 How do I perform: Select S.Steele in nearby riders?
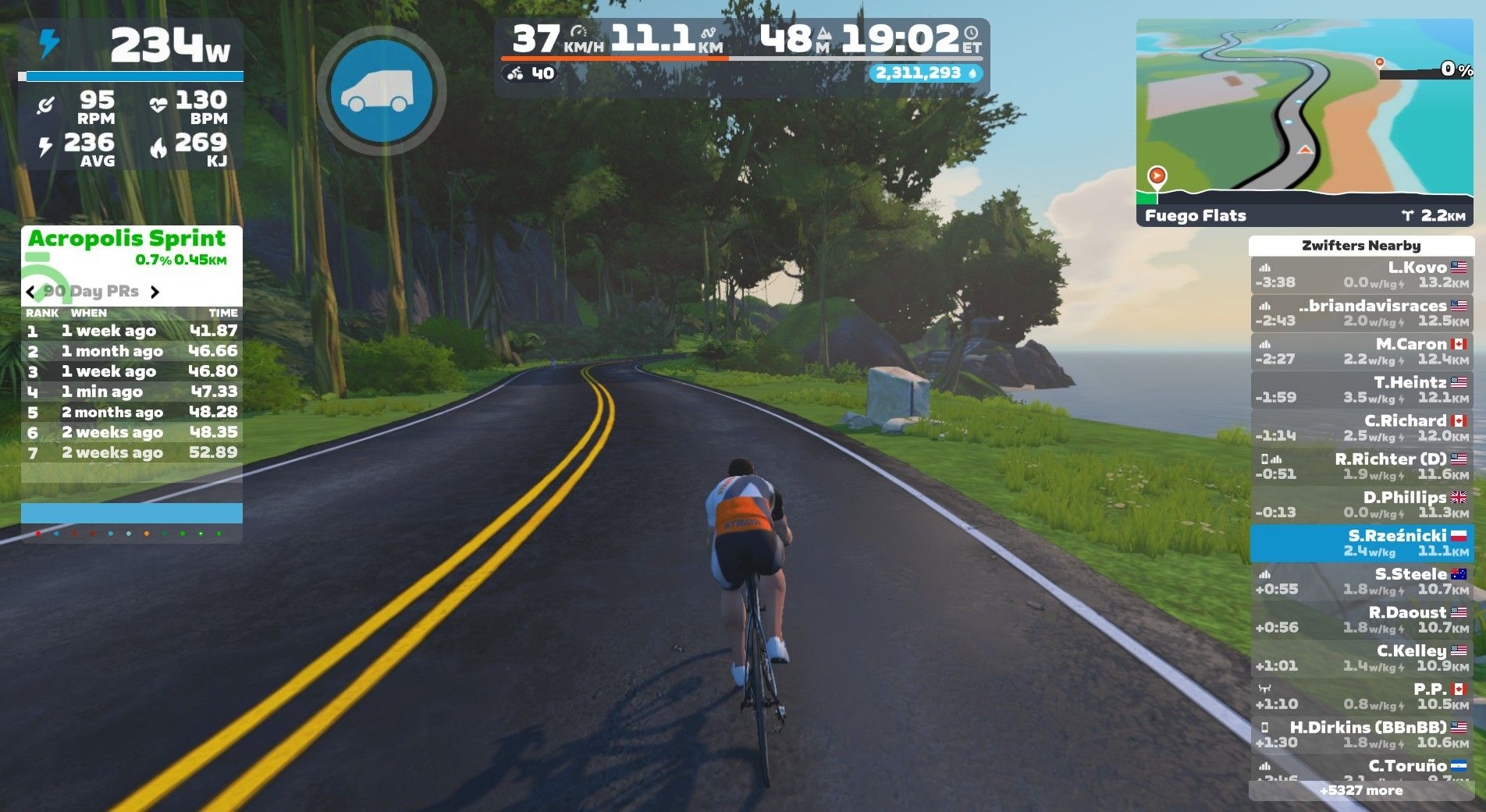[1361, 581]
